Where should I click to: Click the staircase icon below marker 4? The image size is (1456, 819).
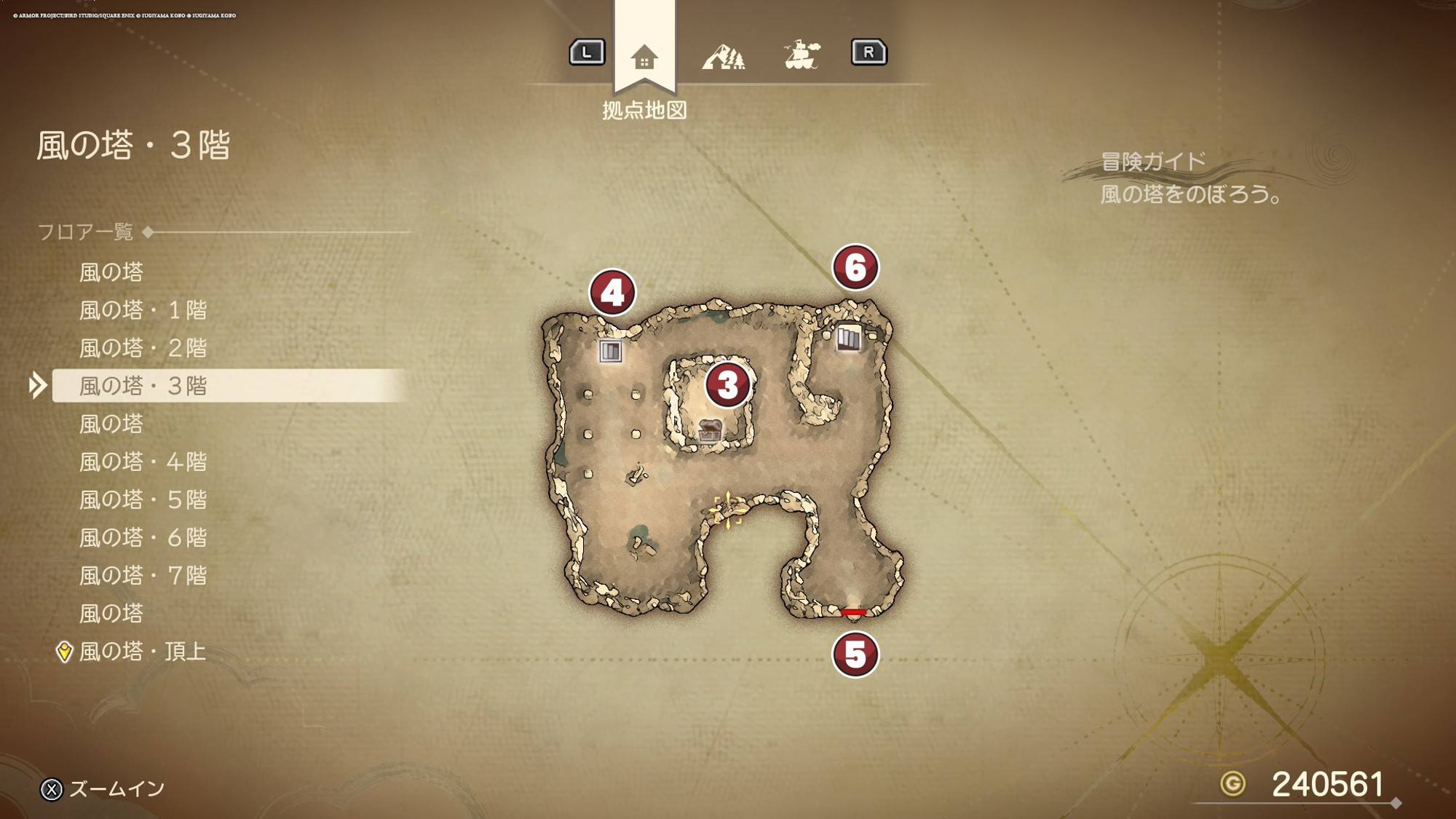[x=610, y=352]
